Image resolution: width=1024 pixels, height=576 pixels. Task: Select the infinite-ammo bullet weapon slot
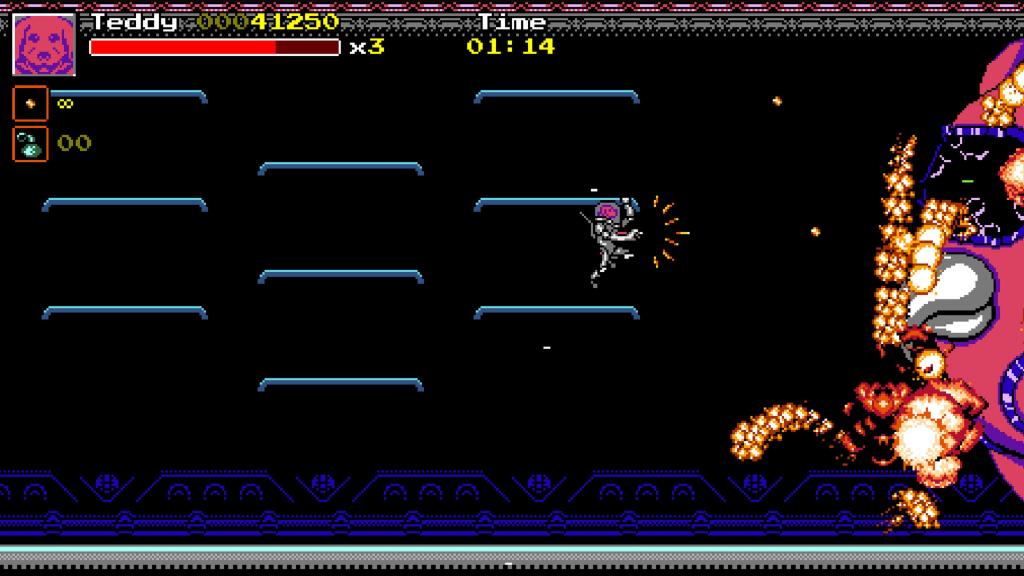[30, 103]
